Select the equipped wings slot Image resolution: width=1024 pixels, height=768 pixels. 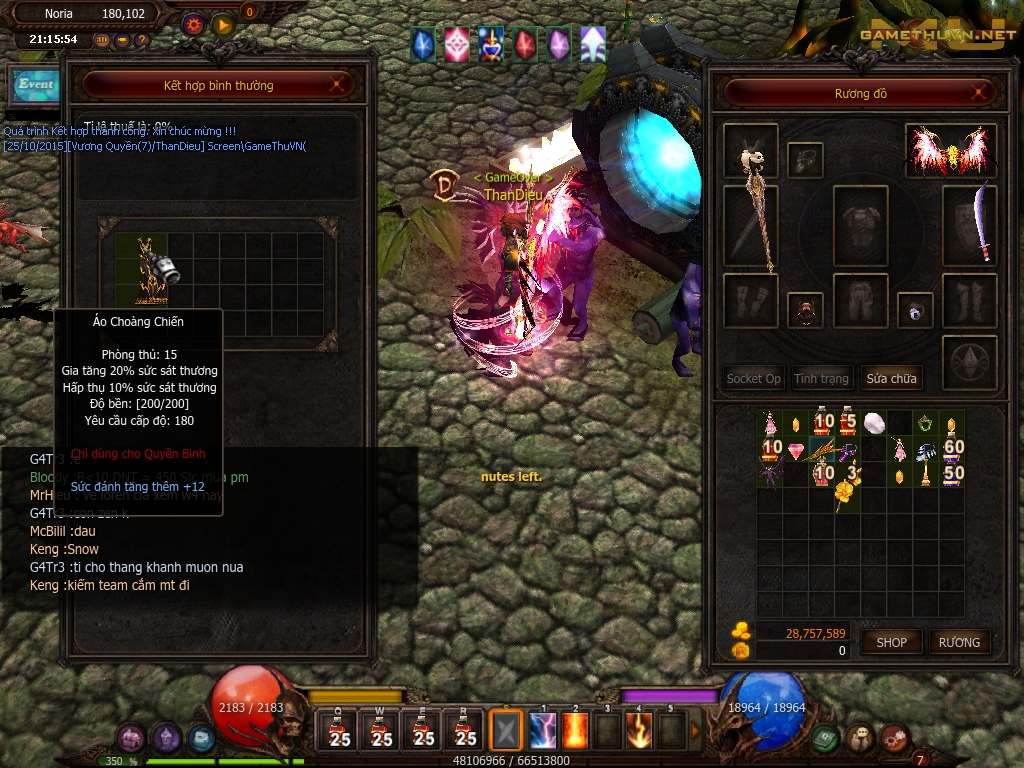[x=950, y=150]
